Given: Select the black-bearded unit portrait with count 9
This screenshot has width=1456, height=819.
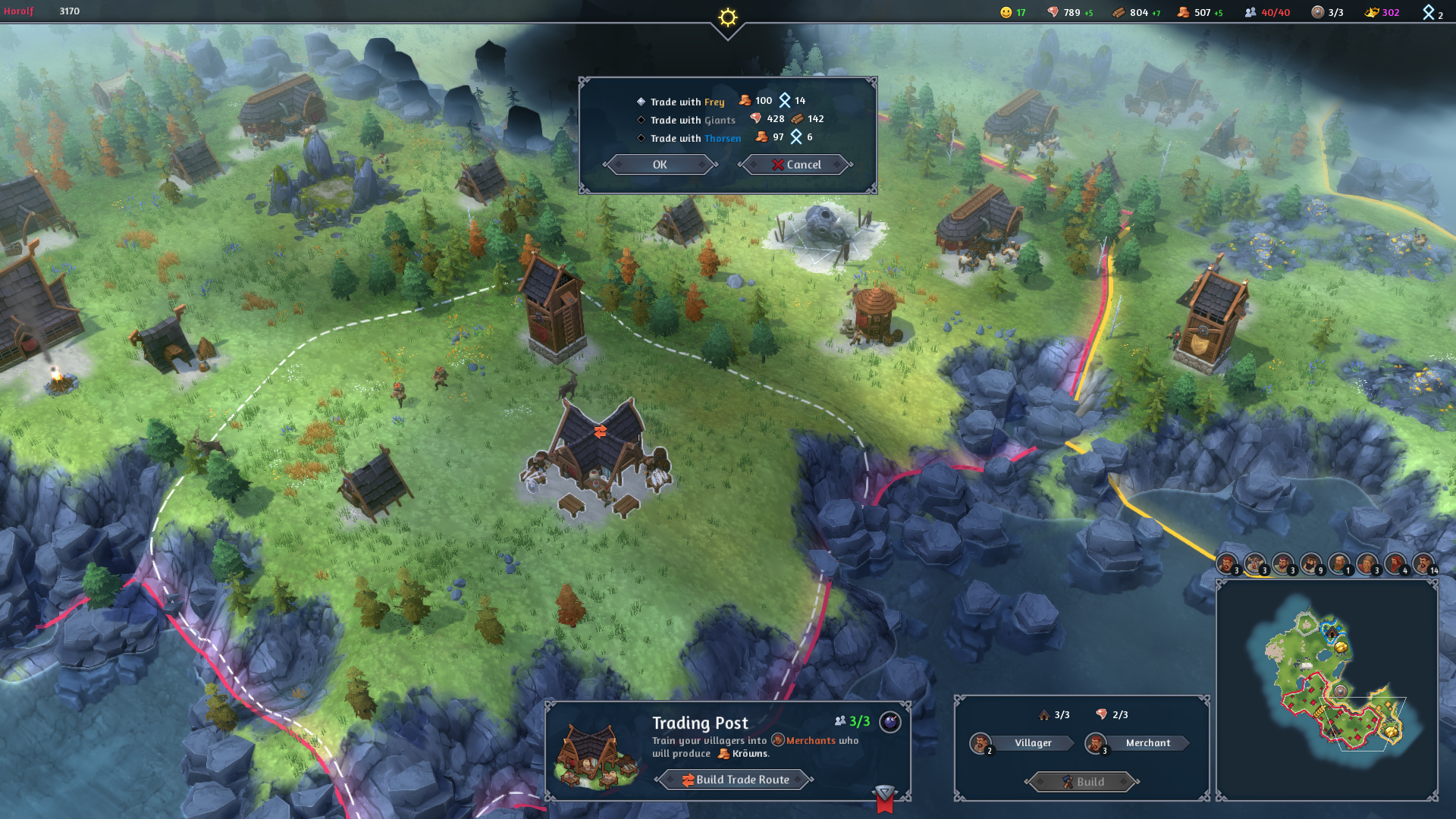Looking at the screenshot, I should point(1310,564).
